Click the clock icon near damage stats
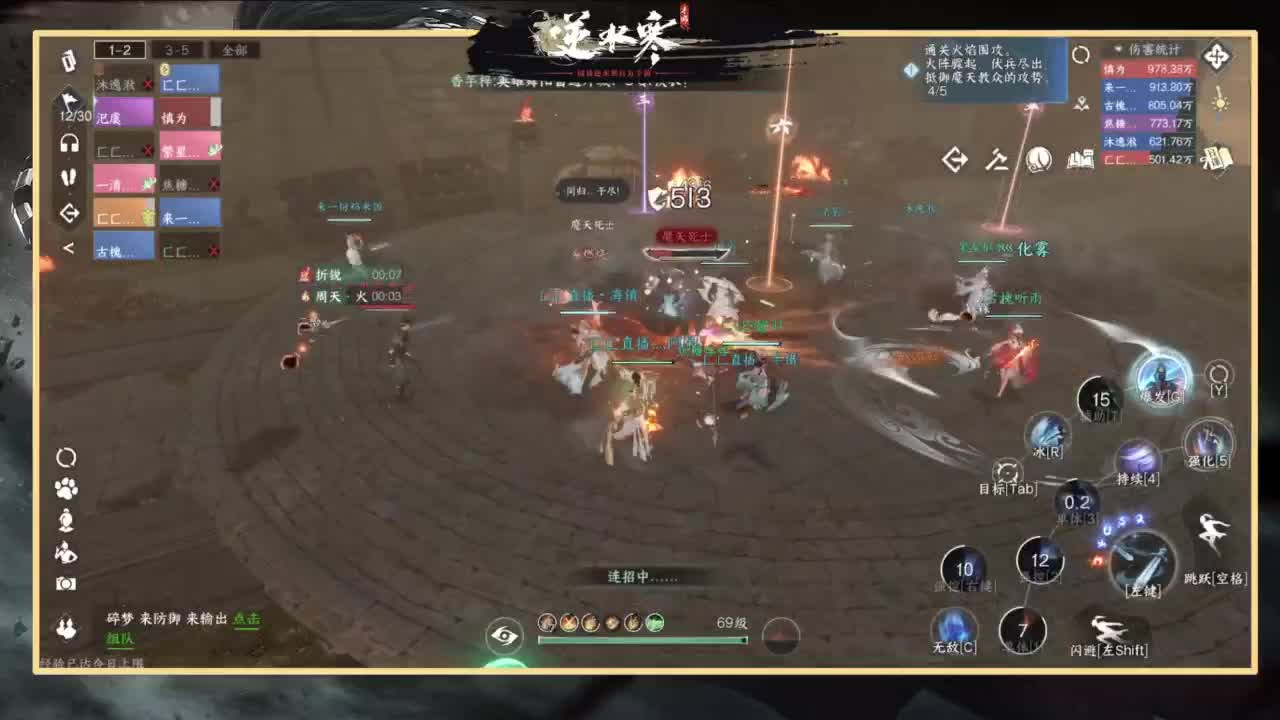 point(1080,55)
